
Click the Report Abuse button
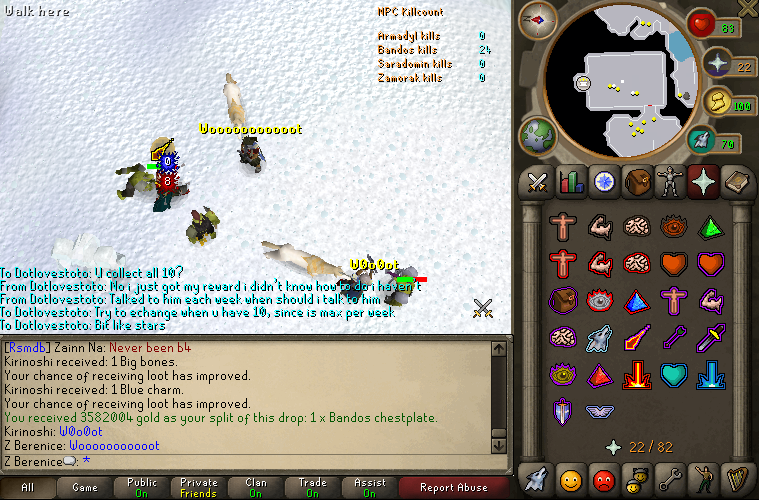point(455,488)
